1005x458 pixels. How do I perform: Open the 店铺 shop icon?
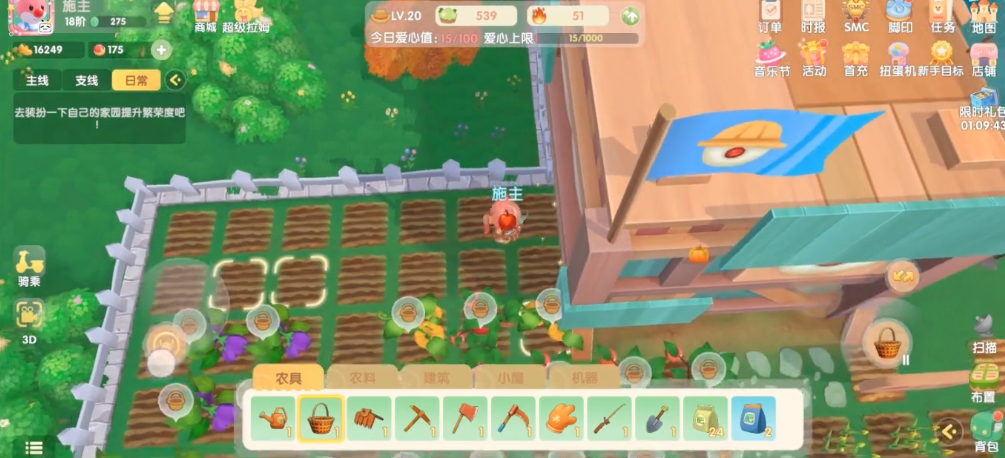click(x=983, y=57)
